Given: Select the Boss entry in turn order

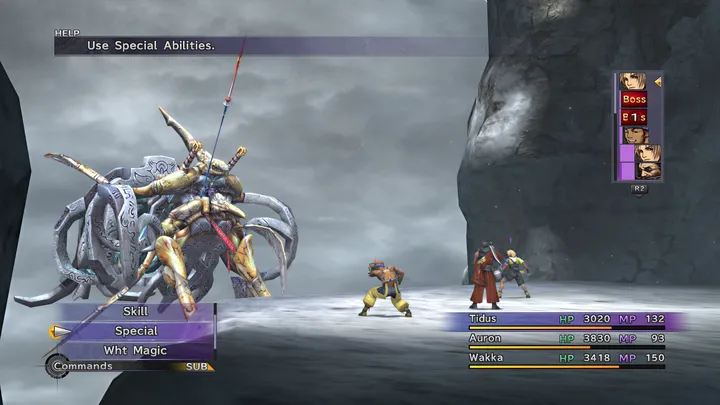Looking at the screenshot, I should (634, 99).
